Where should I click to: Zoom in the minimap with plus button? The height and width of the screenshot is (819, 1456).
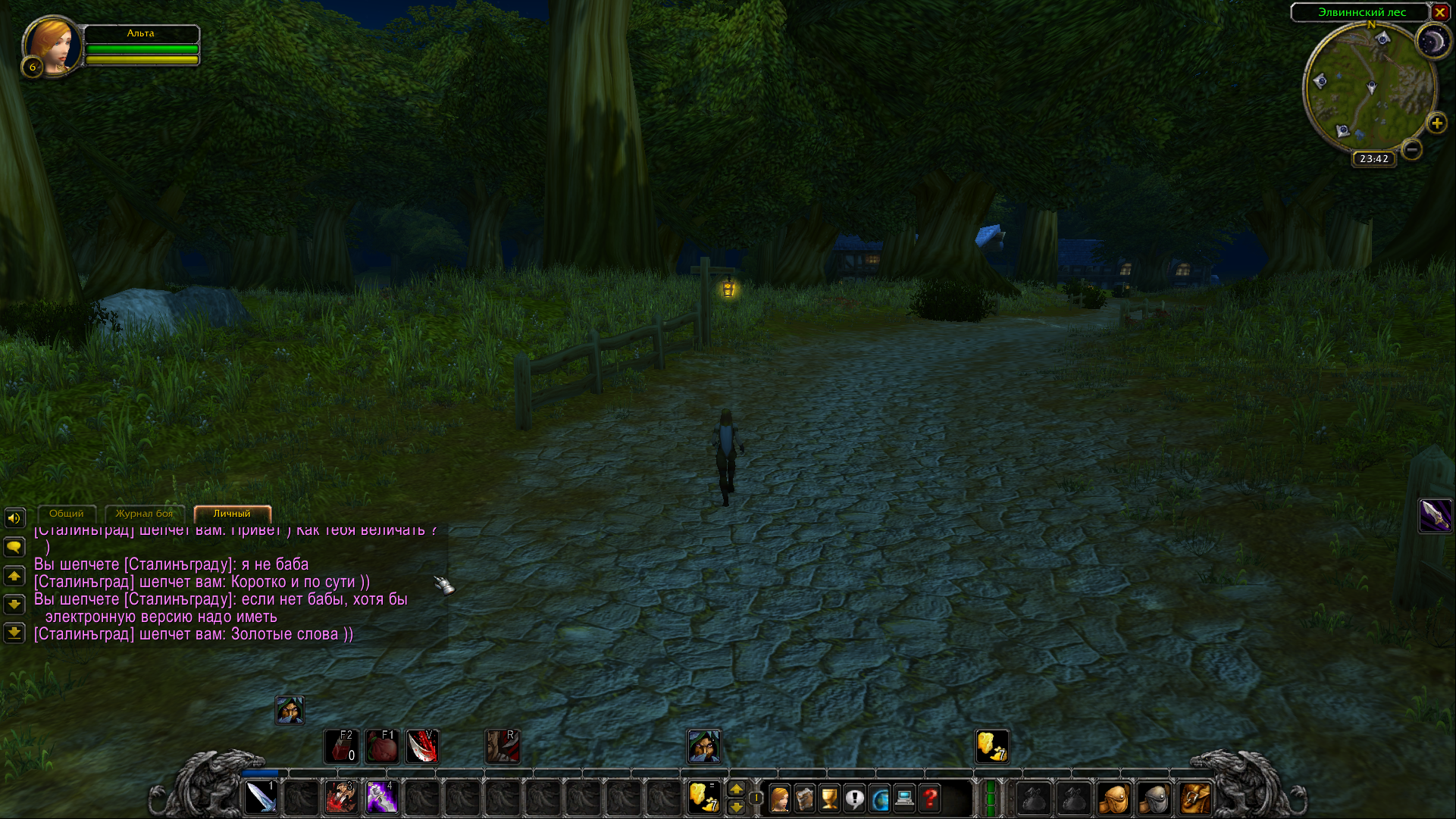(x=1436, y=123)
